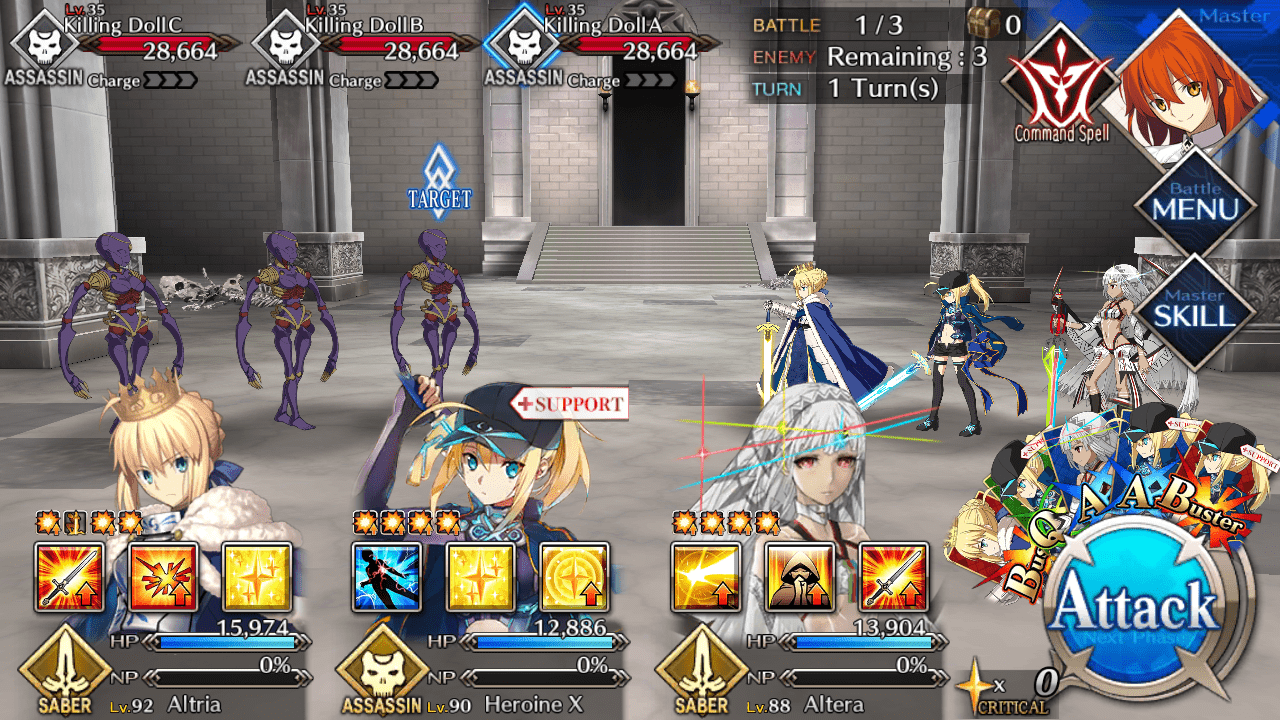
Task: Open Heroine X's Assassin class status
Action: (382, 671)
